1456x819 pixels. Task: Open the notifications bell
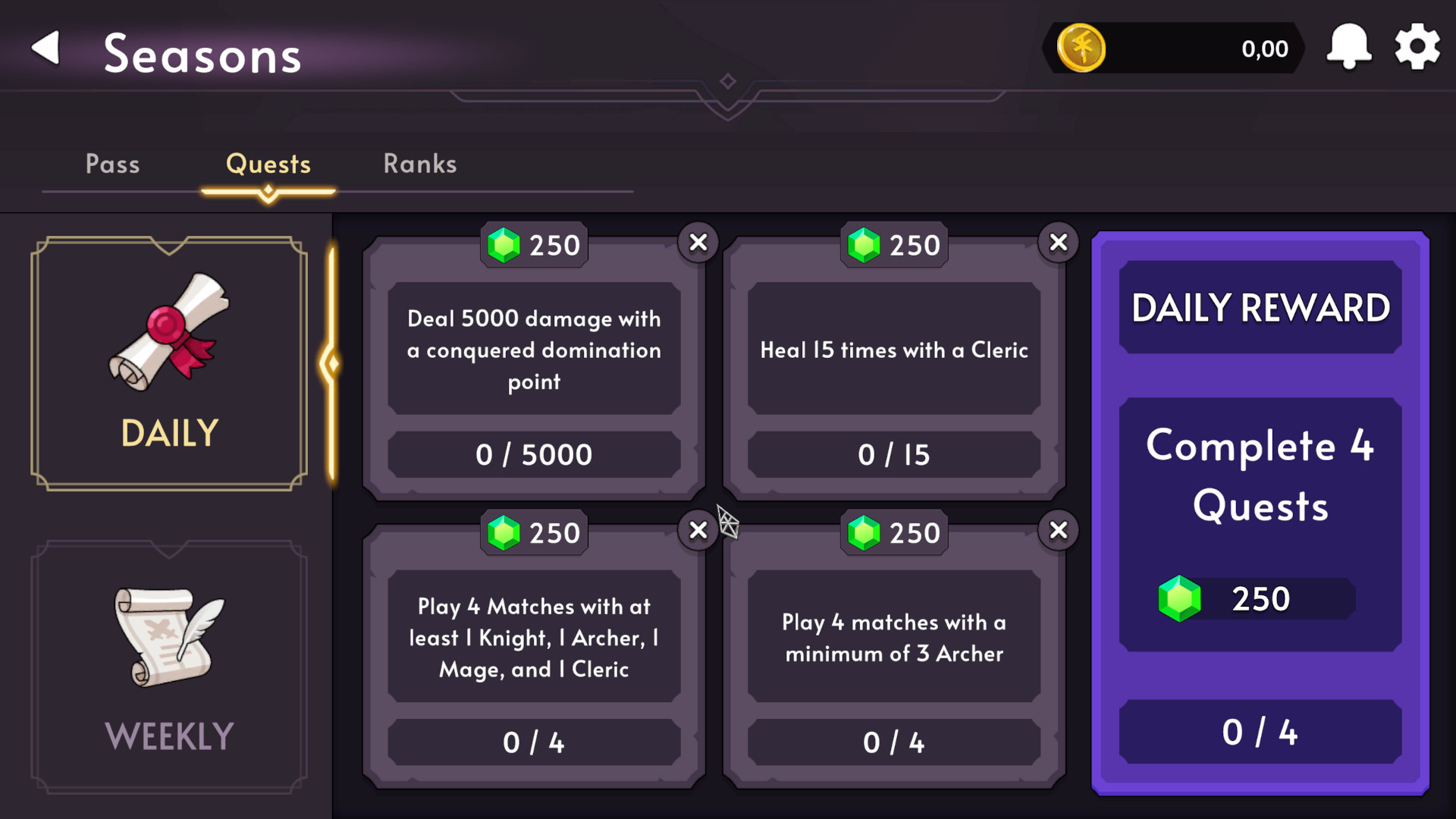click(x=1349, y=47)
